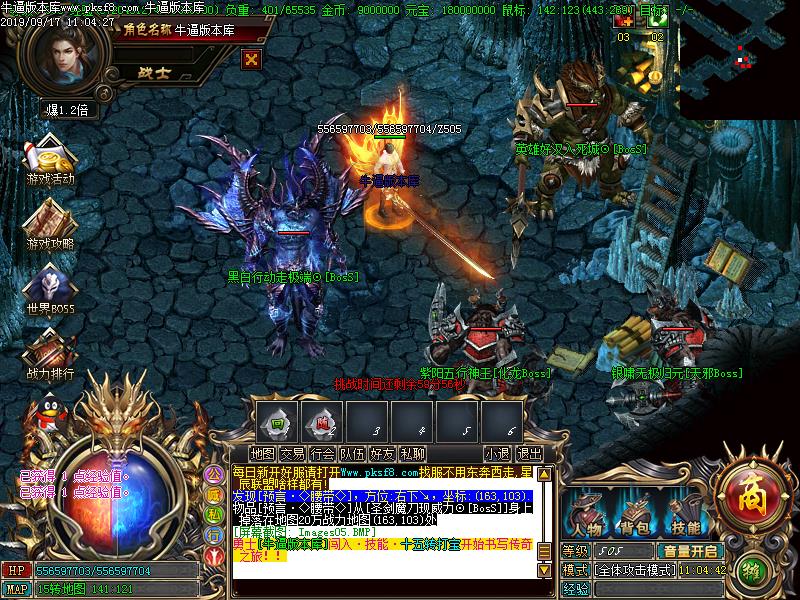The image size is (800, 600).
Task: Open the 人物 character sheet
Action: [x=585, y=515]
